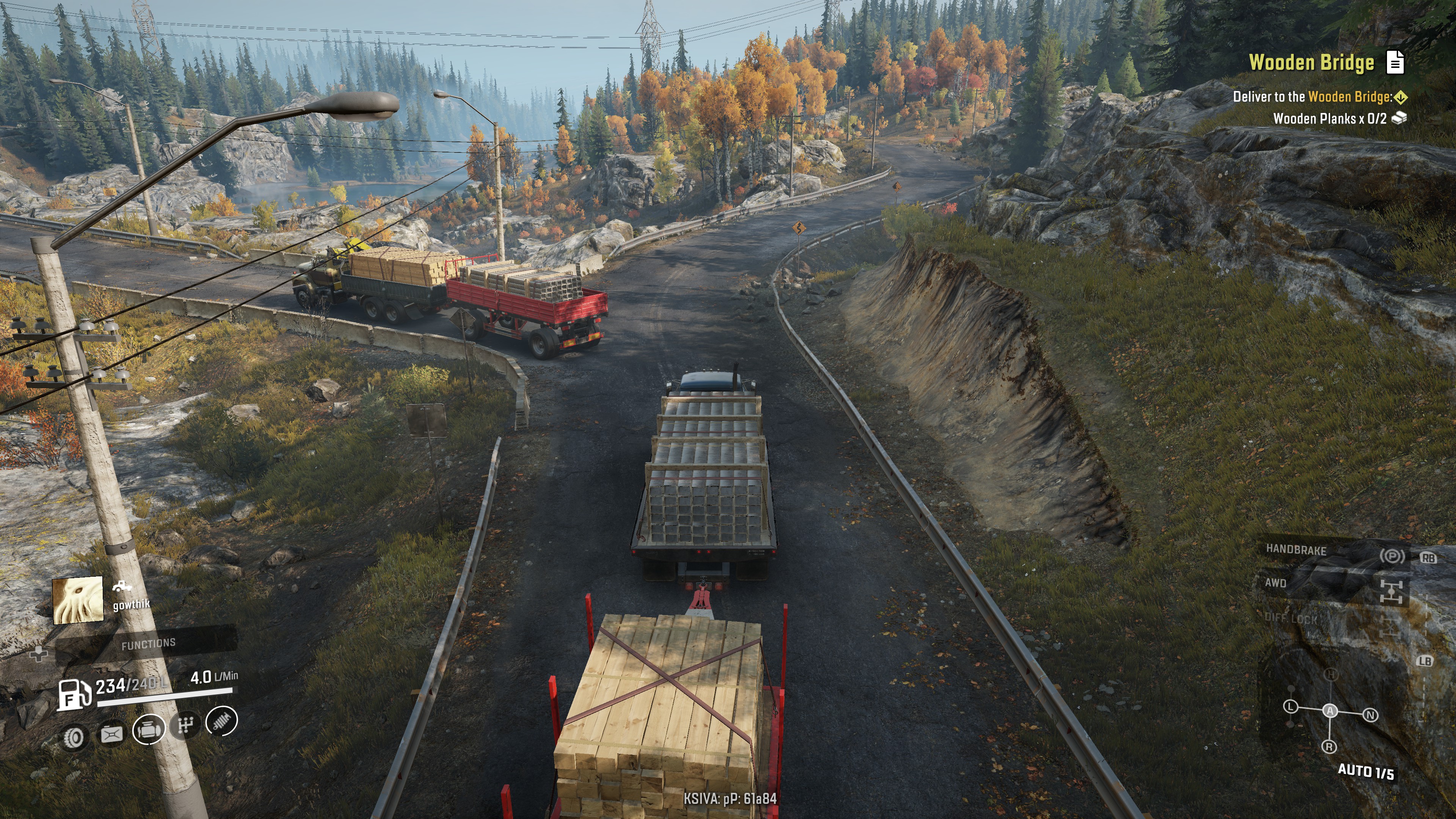Check the engine damage icon
1456x819 pixels.
[149, 728]
